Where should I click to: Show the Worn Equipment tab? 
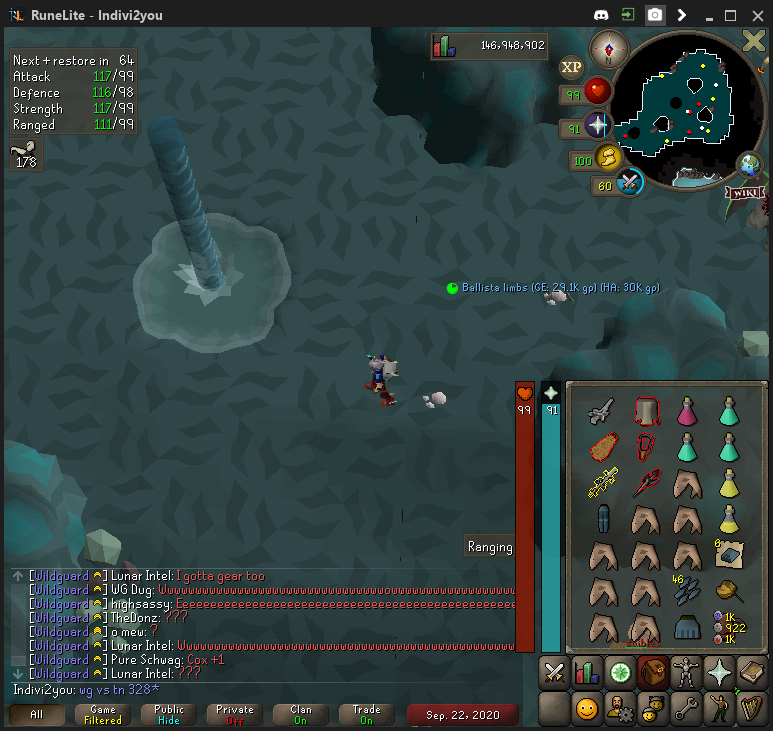[685, 672]
